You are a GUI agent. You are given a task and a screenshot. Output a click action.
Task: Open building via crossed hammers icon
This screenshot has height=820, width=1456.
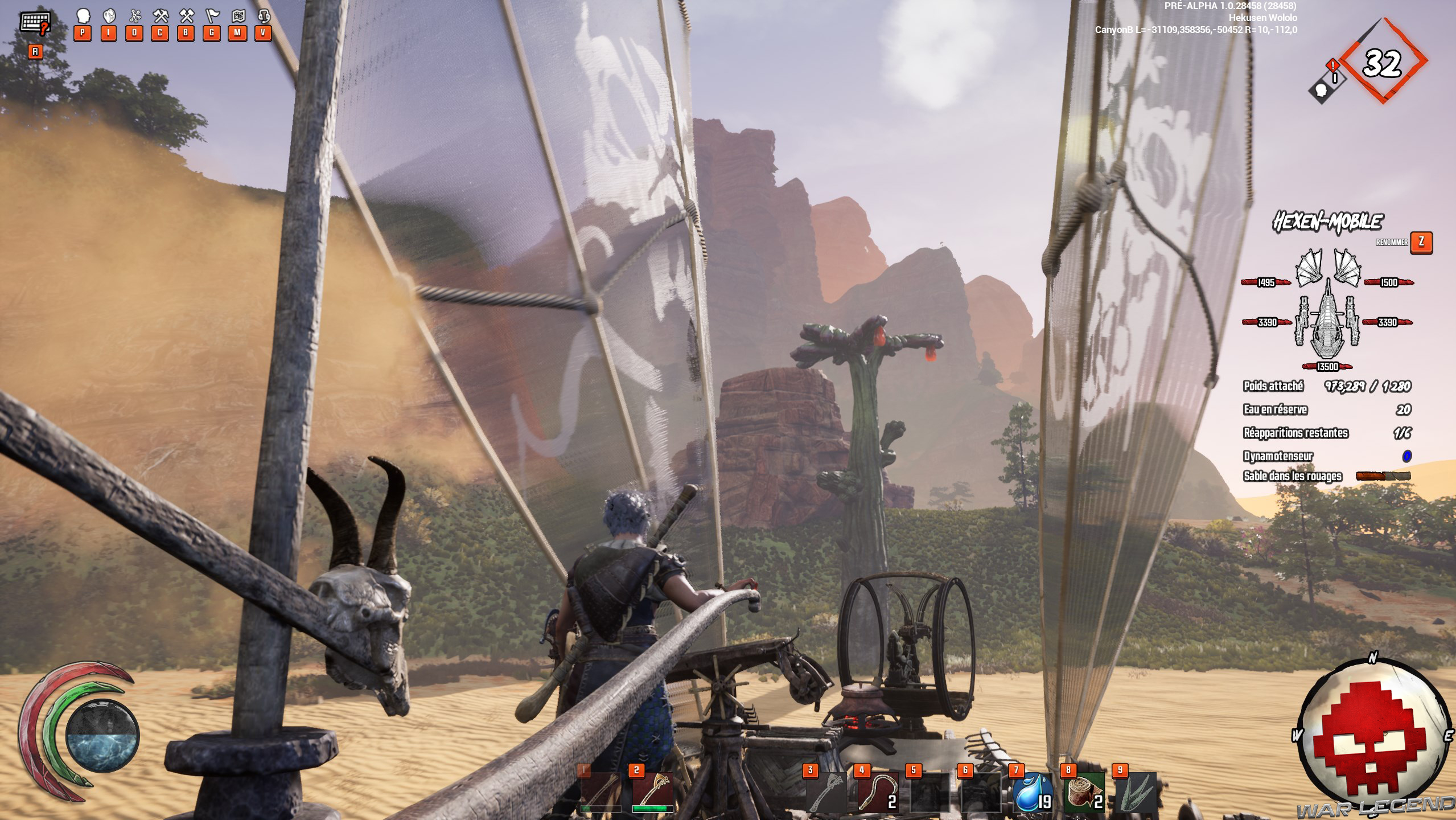point(186,16)
